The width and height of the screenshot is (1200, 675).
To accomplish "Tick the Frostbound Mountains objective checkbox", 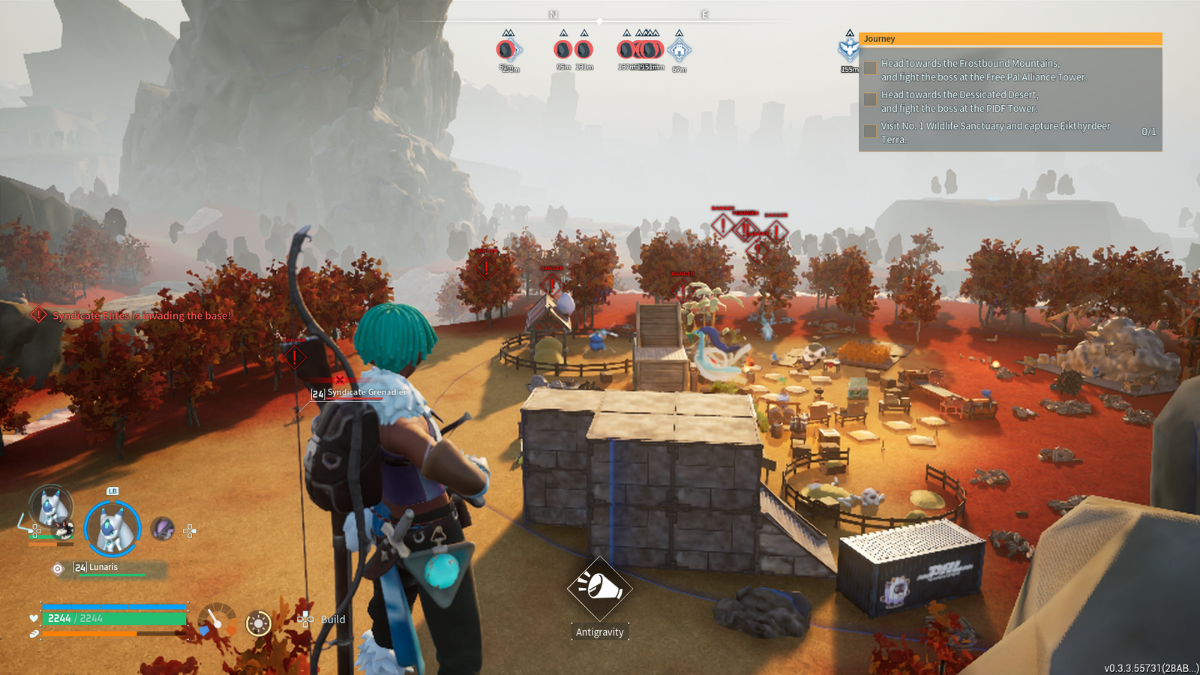I will click(870, 69).
